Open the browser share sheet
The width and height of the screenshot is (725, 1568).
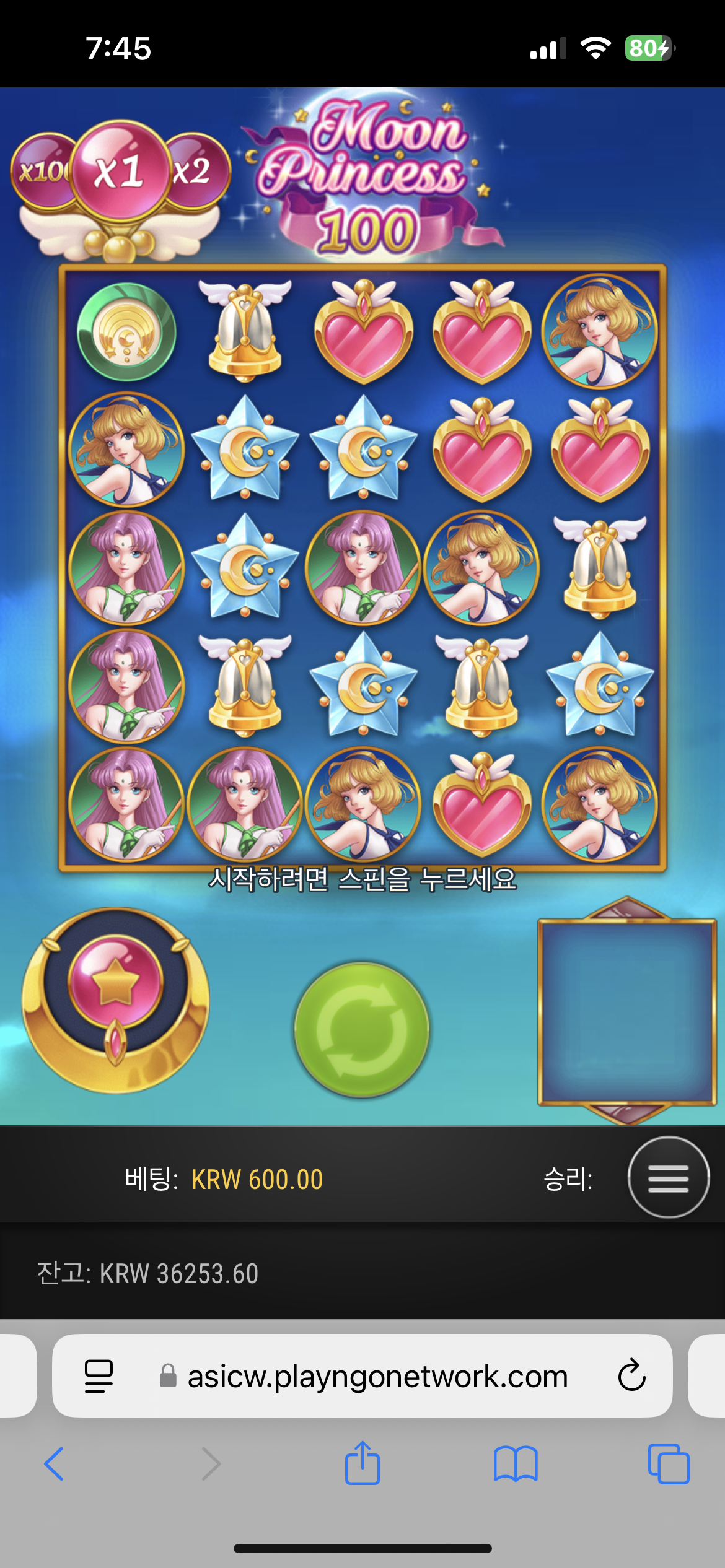pos(362,1463)
